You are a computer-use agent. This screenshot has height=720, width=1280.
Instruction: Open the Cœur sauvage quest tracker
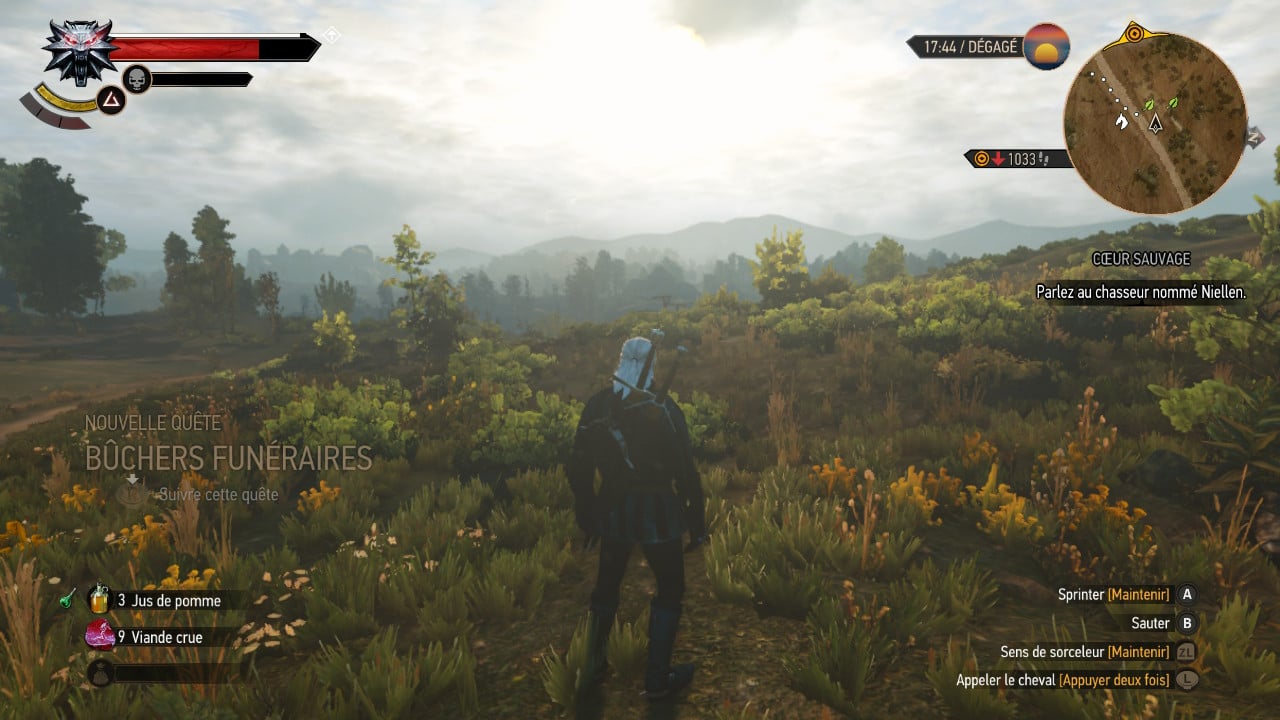point(1140,259)
